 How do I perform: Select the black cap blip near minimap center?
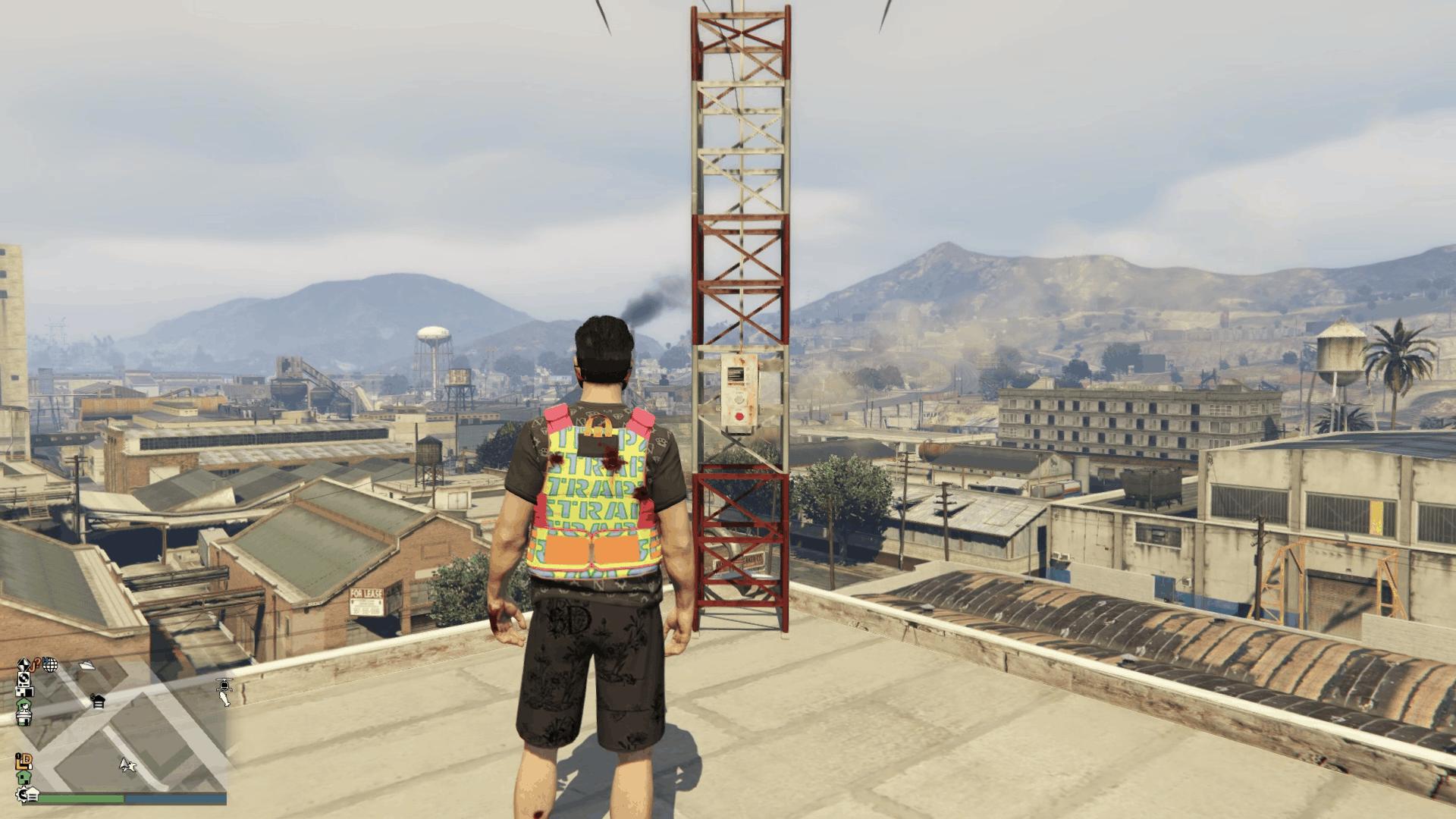(98, 701)
